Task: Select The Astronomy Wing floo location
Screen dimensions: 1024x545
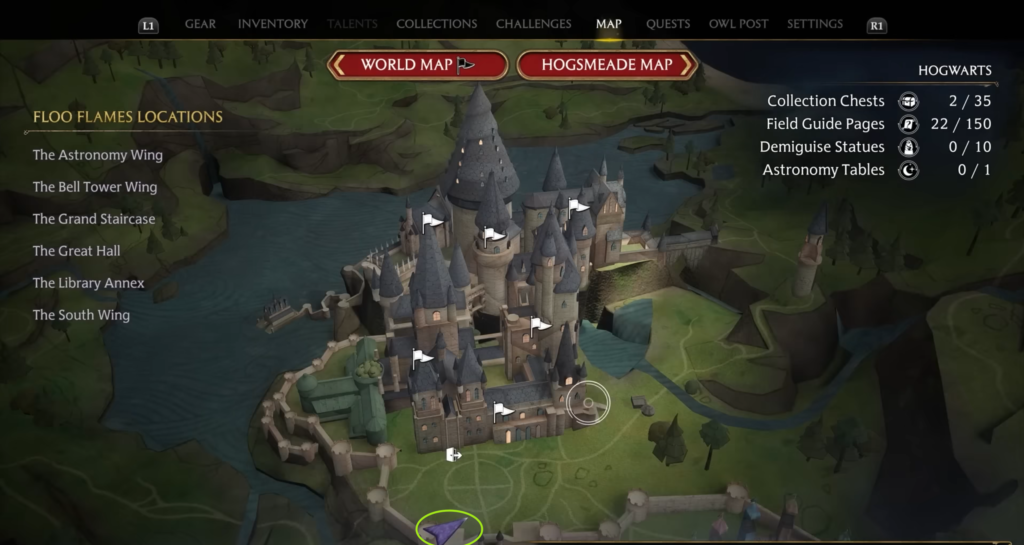Action: point(97,155)
